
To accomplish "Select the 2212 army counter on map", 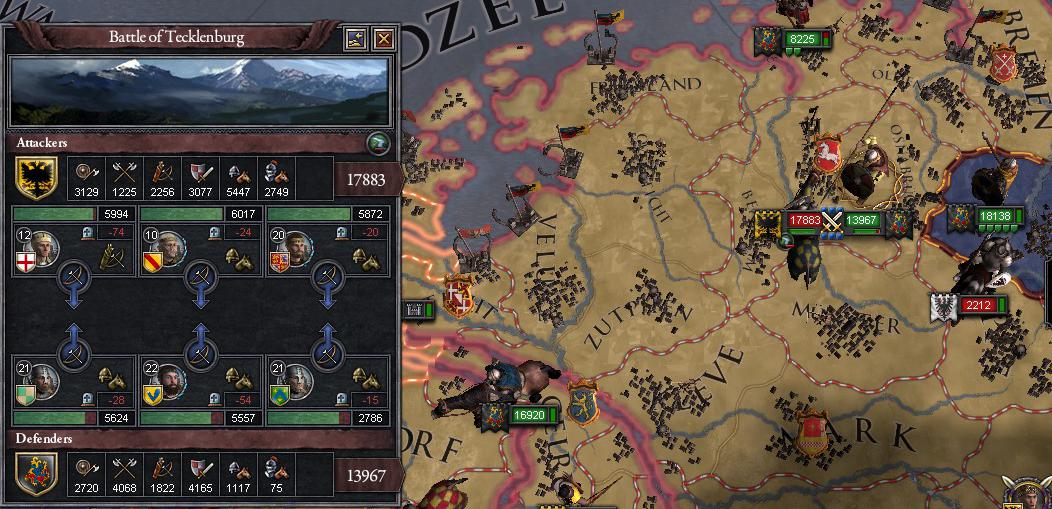I will (x=978, y=305).
